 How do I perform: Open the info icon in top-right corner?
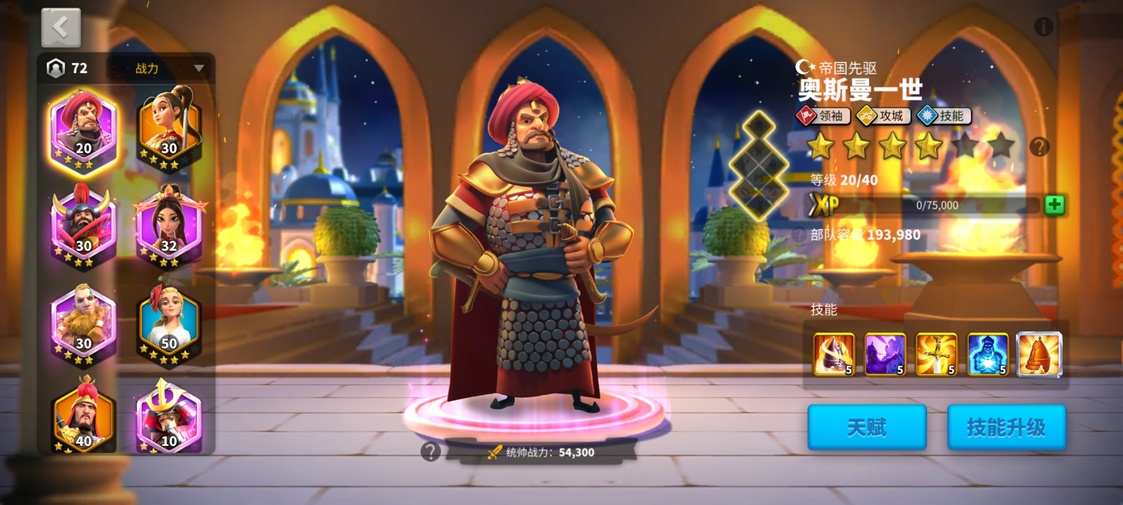(x=1043, y=27)
